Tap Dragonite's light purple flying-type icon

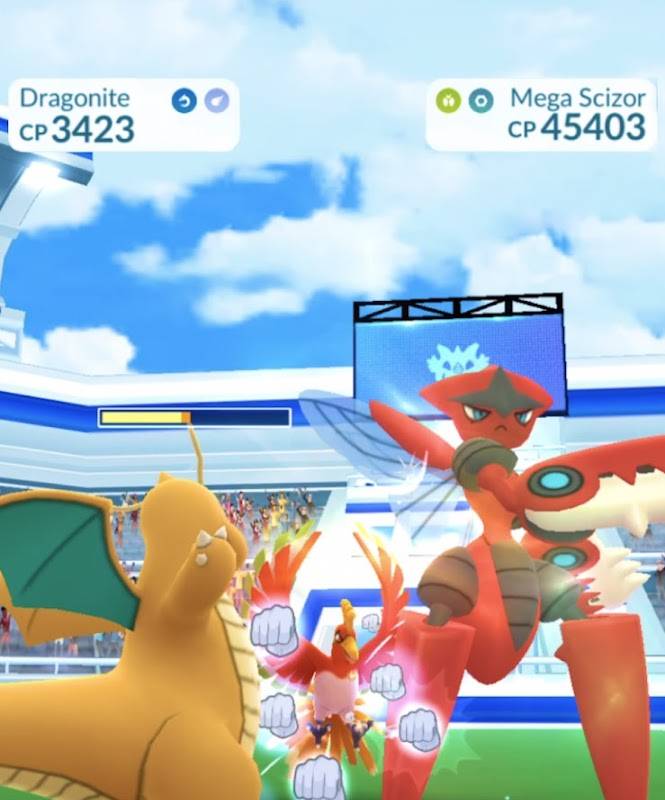tap(216, 101)
